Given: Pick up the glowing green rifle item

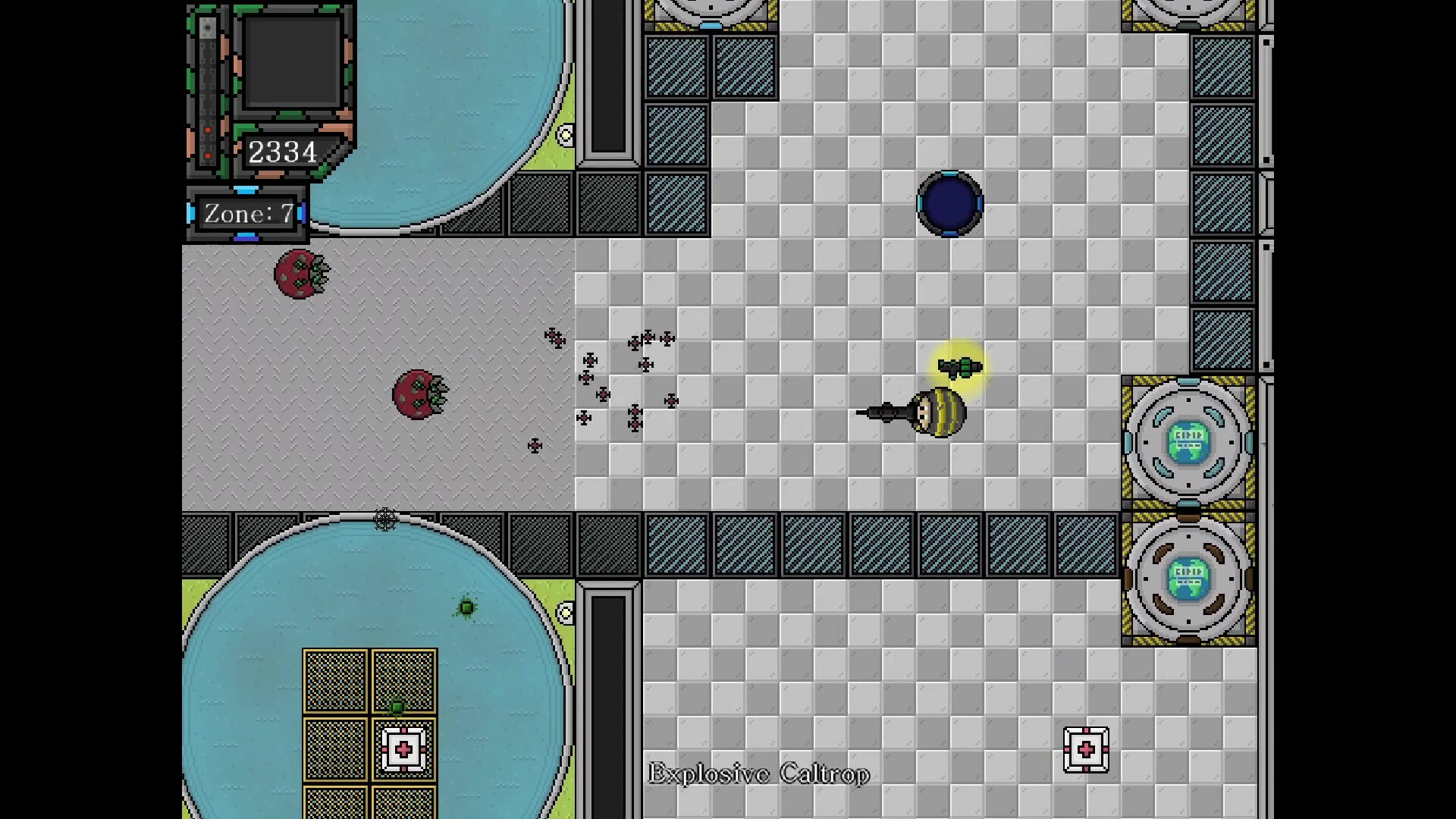Looking at the screenshot, I should (x=959, y=367).
